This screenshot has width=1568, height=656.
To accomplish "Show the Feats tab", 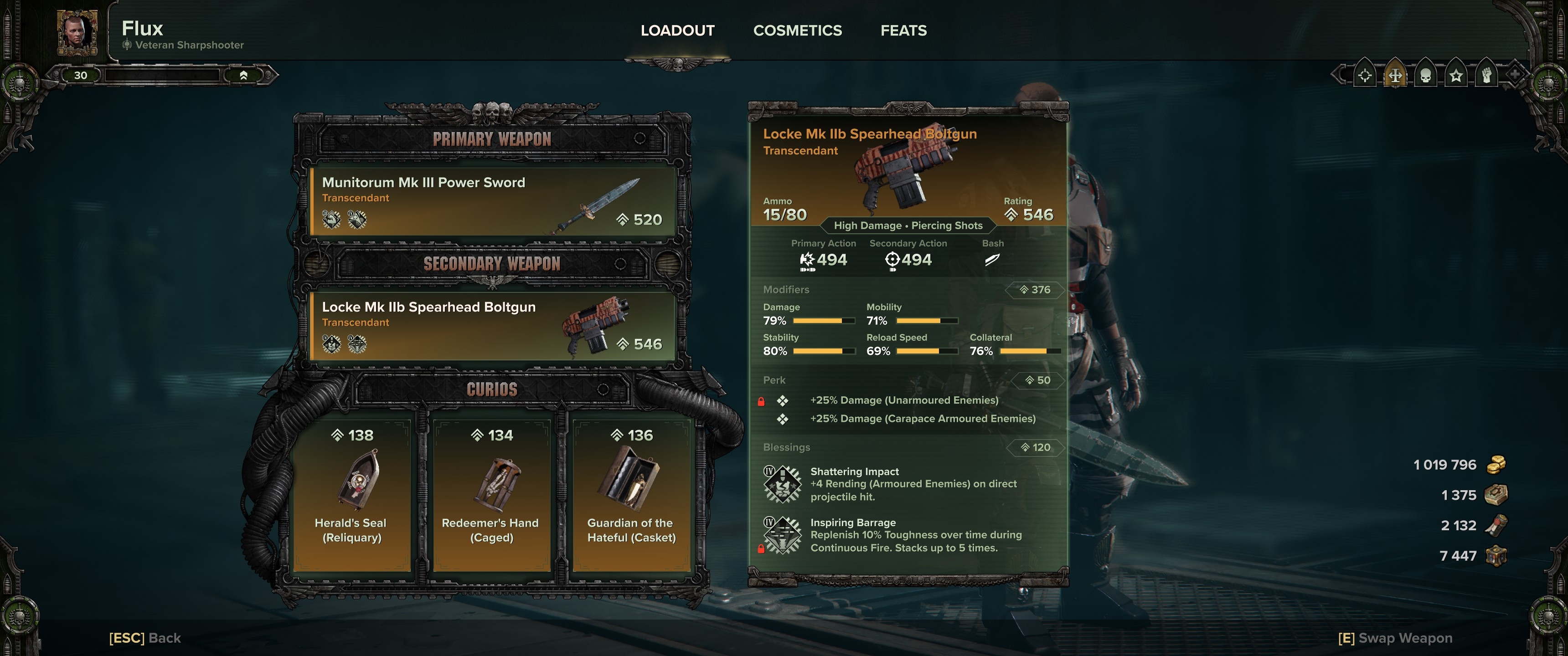I will pos(903,31).
